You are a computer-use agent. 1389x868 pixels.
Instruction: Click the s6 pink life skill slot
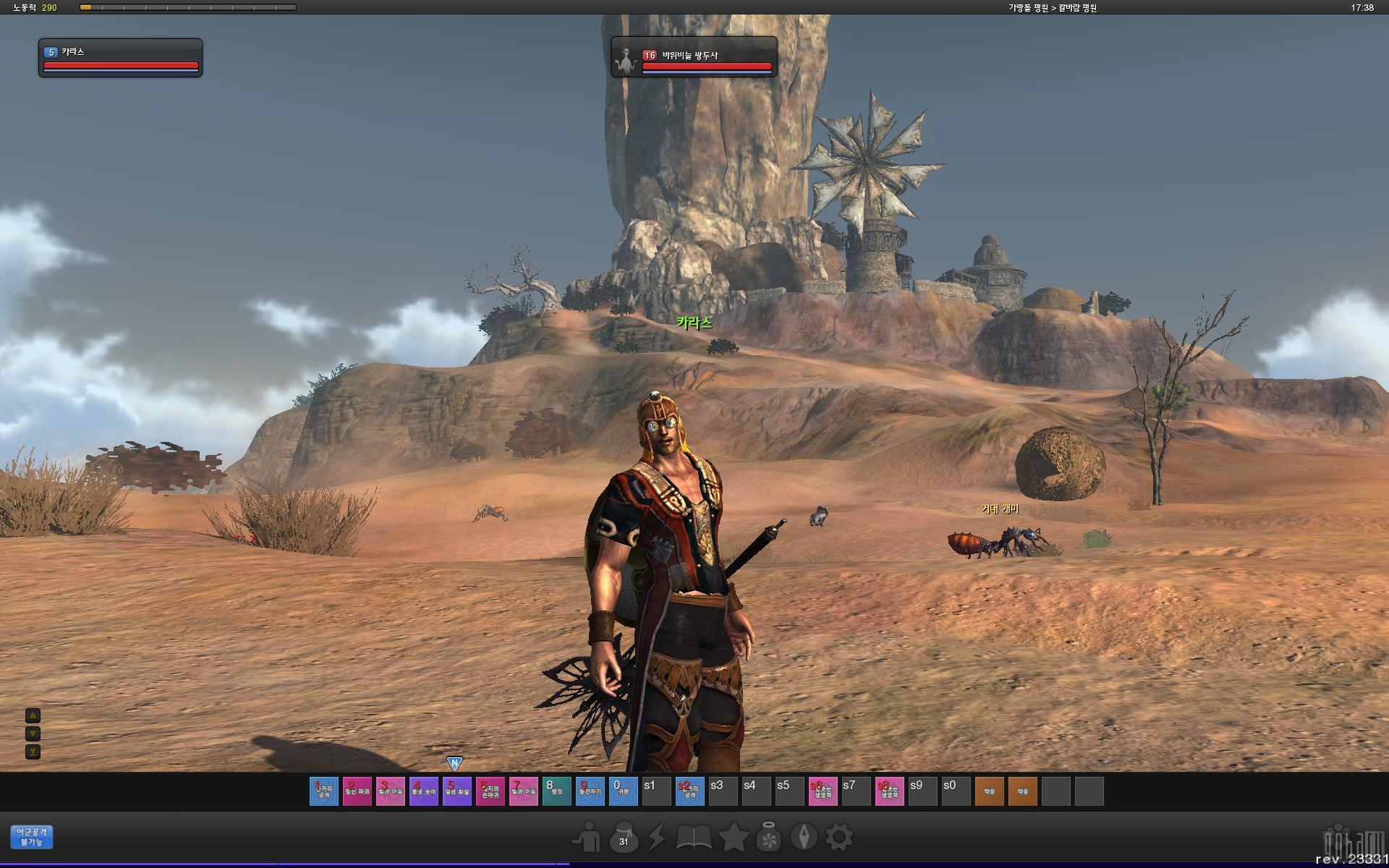coord(823,791)
